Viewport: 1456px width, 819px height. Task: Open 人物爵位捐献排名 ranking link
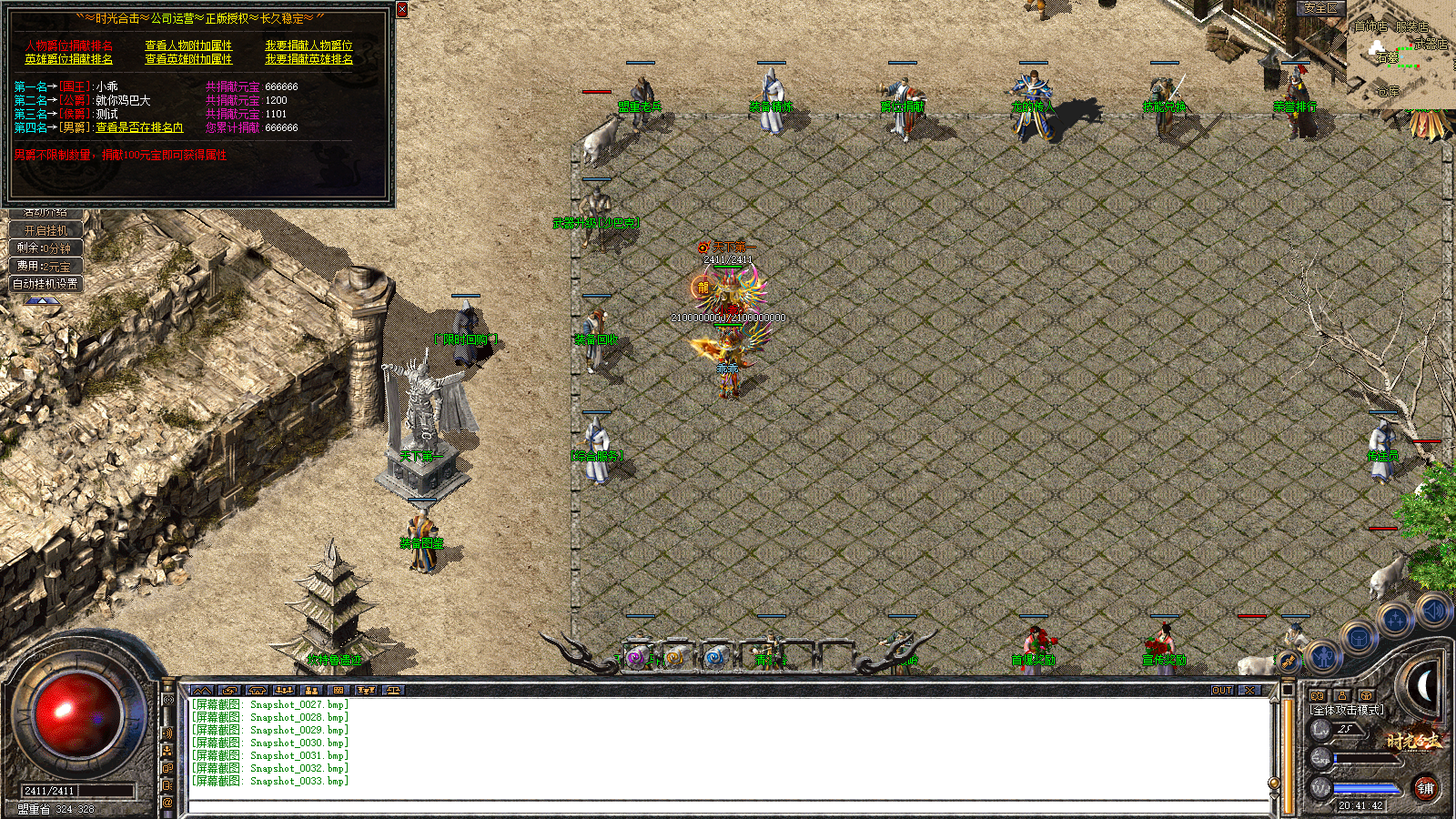pos(69,45)
